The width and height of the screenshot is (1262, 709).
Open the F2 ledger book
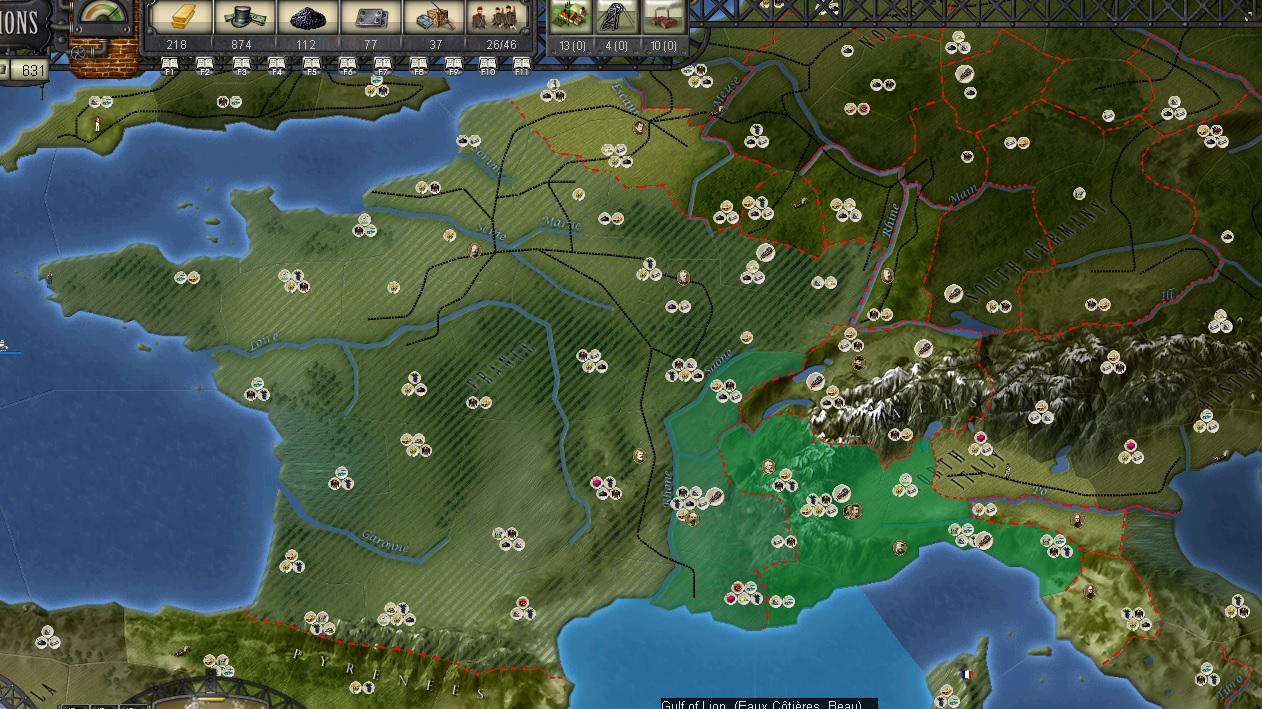pyautogui.click(x=205, y=65)
